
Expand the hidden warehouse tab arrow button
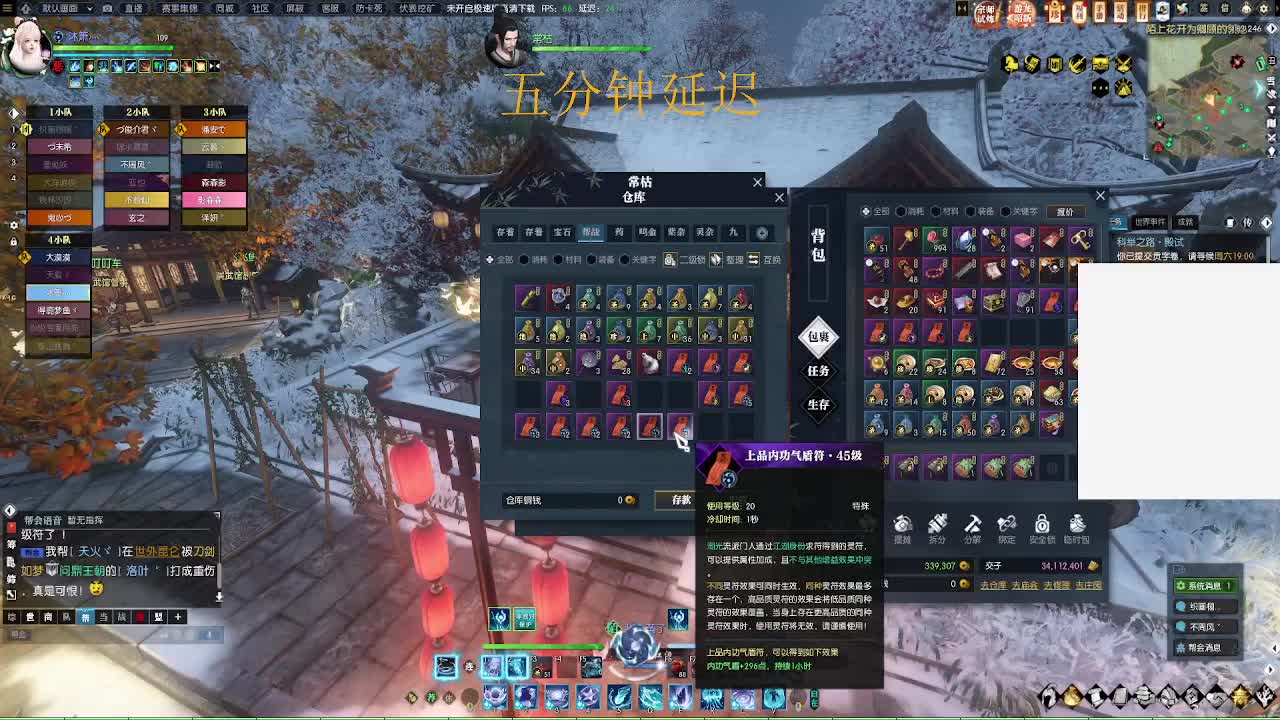point(761,233)
